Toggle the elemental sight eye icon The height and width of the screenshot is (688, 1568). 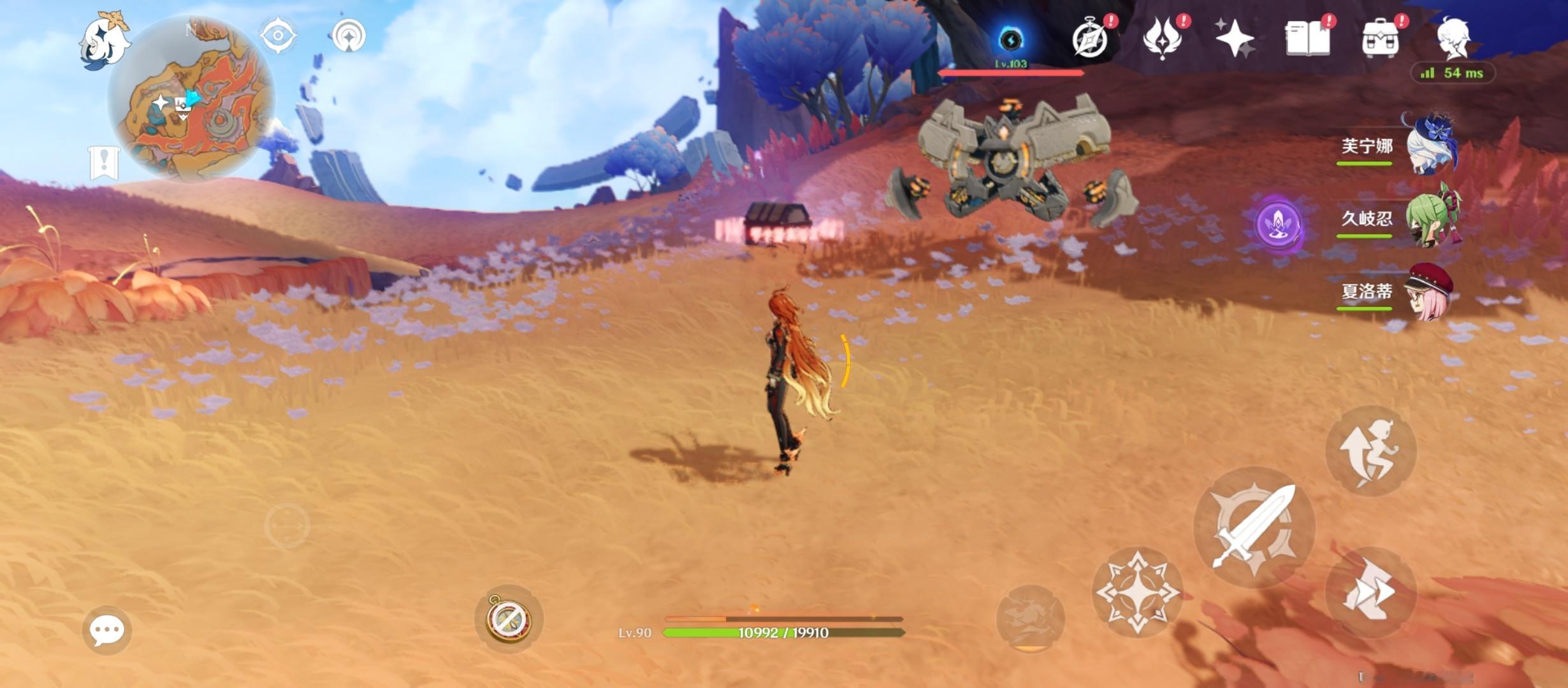[x=278, y=35]
